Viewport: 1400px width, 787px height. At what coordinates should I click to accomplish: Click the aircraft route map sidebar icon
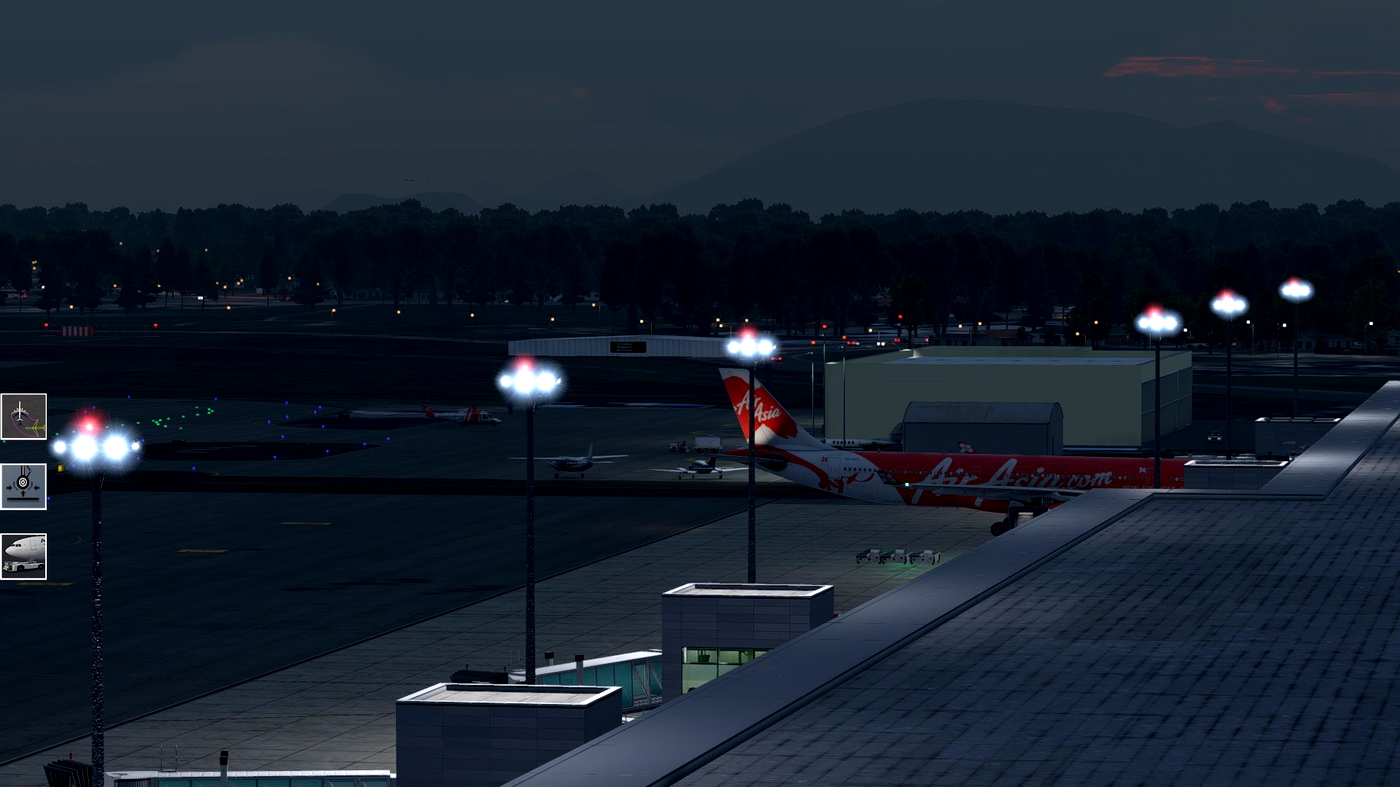tap(23, 415)
